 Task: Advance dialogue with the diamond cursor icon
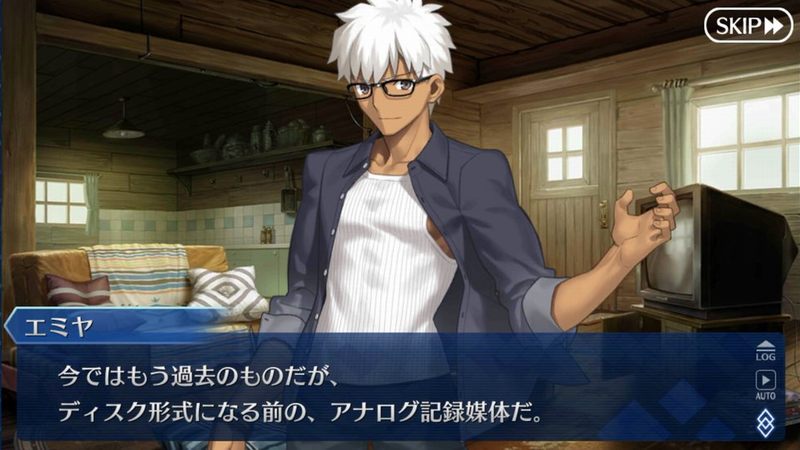point(768,421)
